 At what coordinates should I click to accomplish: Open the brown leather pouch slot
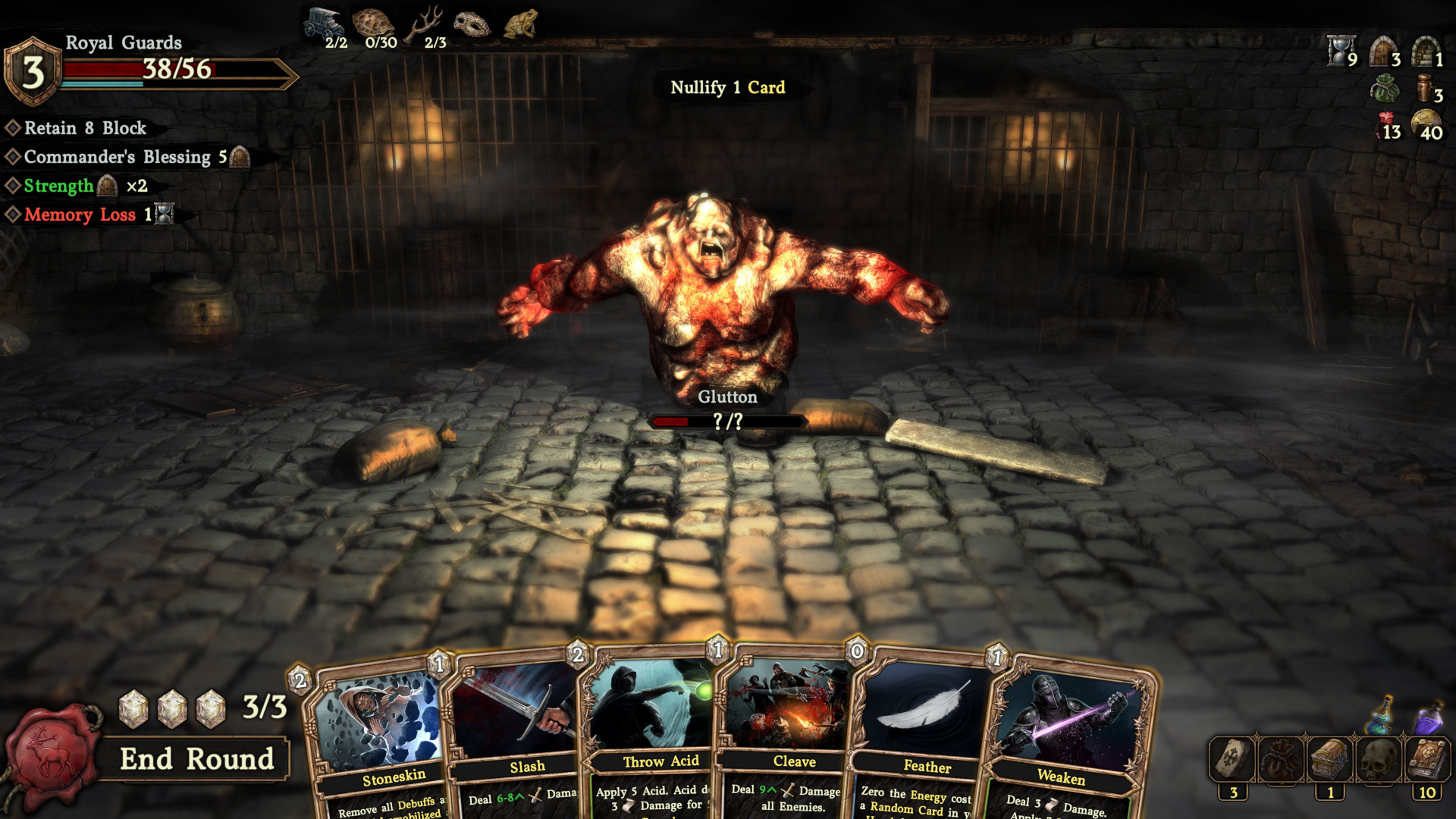[x=1281, y=759]
